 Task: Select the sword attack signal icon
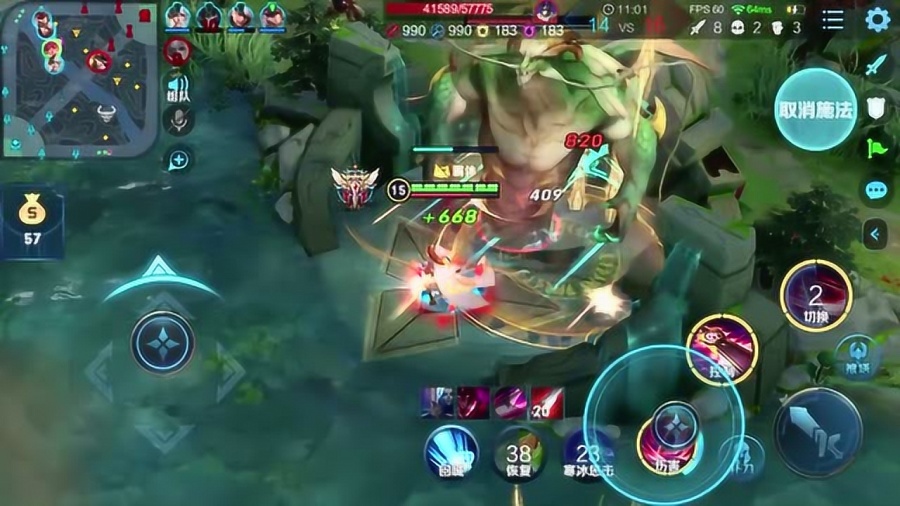876,66
